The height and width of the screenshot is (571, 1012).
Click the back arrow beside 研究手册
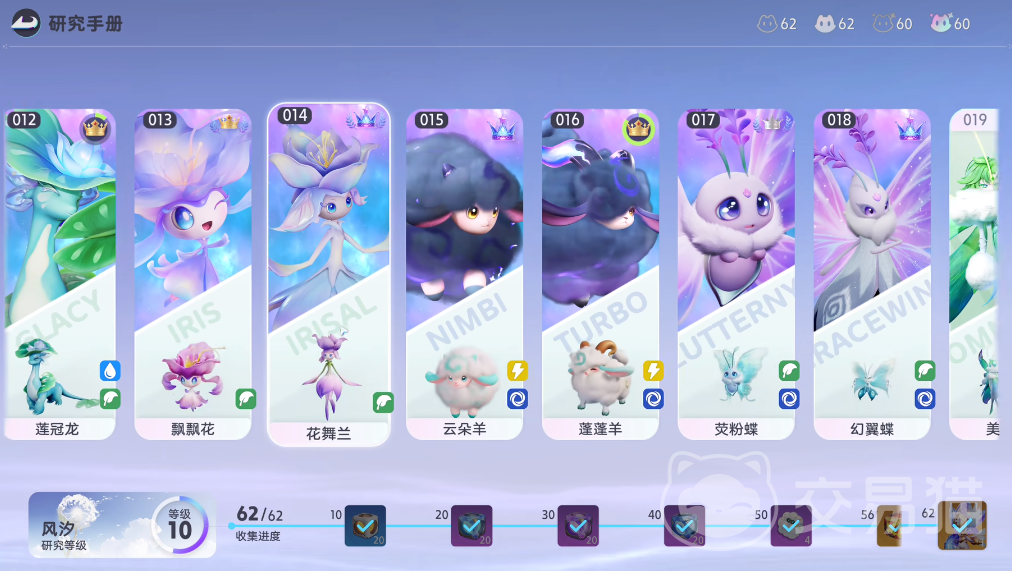click(x=26, y=22)
